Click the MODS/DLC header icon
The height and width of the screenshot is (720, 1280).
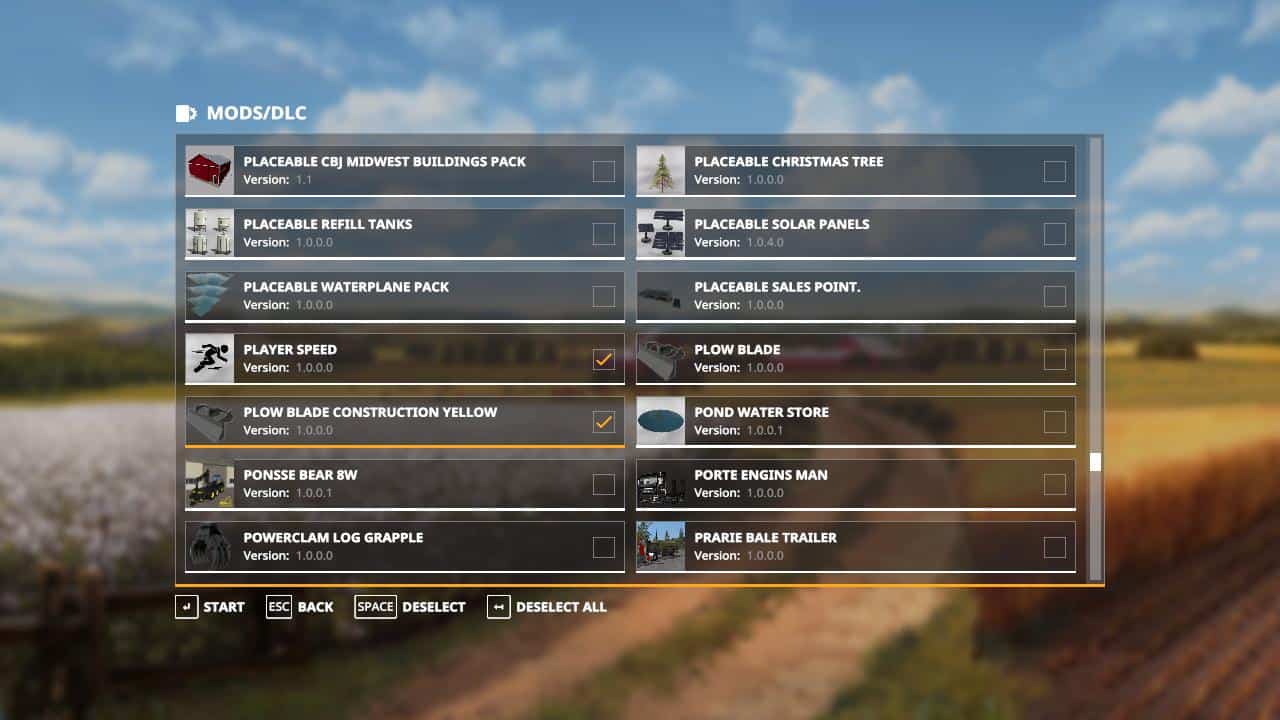(x=186, y=113)
